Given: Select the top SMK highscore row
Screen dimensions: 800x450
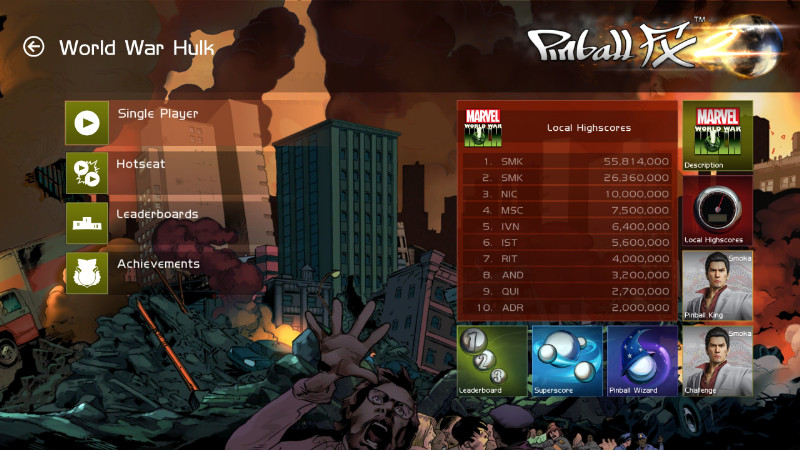Looking at the screenshot, I should [567, 160].
